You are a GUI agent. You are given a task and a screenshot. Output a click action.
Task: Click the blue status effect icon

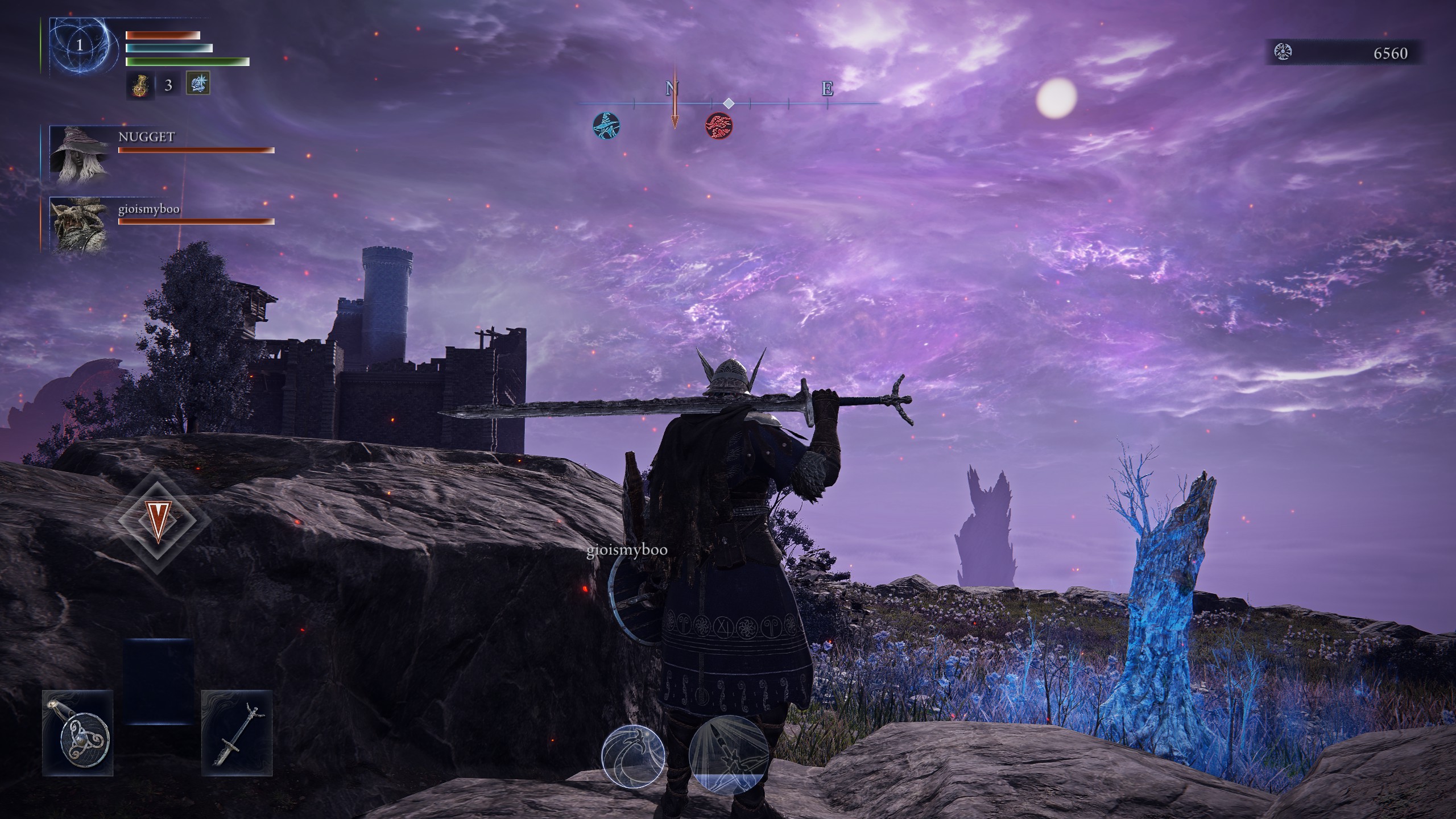pos(198,84)
